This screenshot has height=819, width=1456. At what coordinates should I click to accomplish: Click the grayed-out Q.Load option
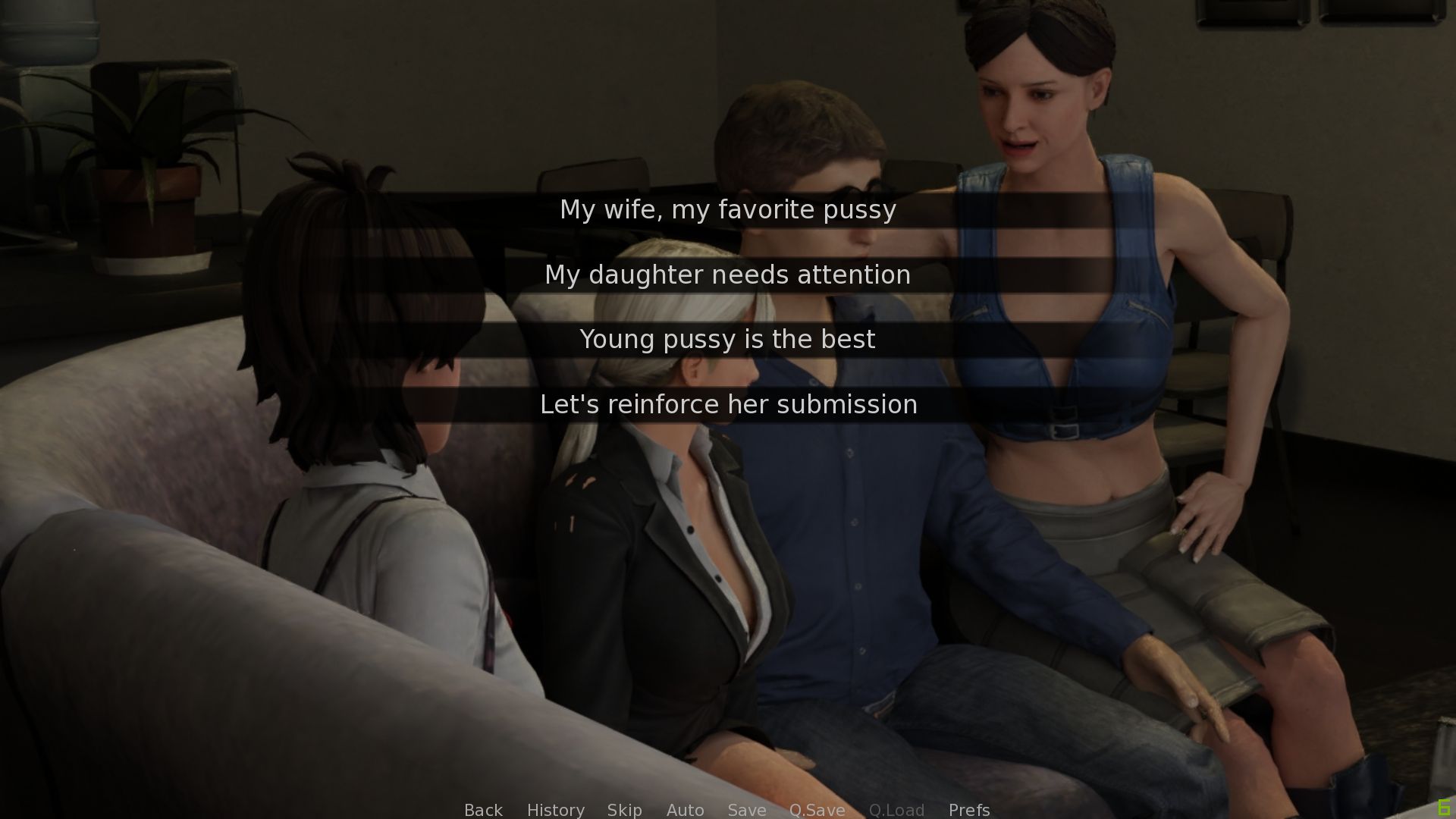tap(896, 810)
